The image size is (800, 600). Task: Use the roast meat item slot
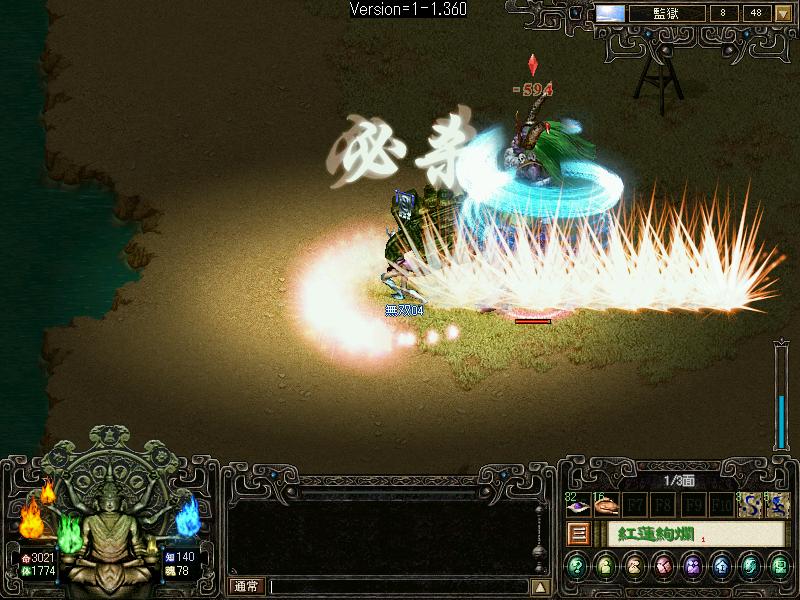click(605, 507)
